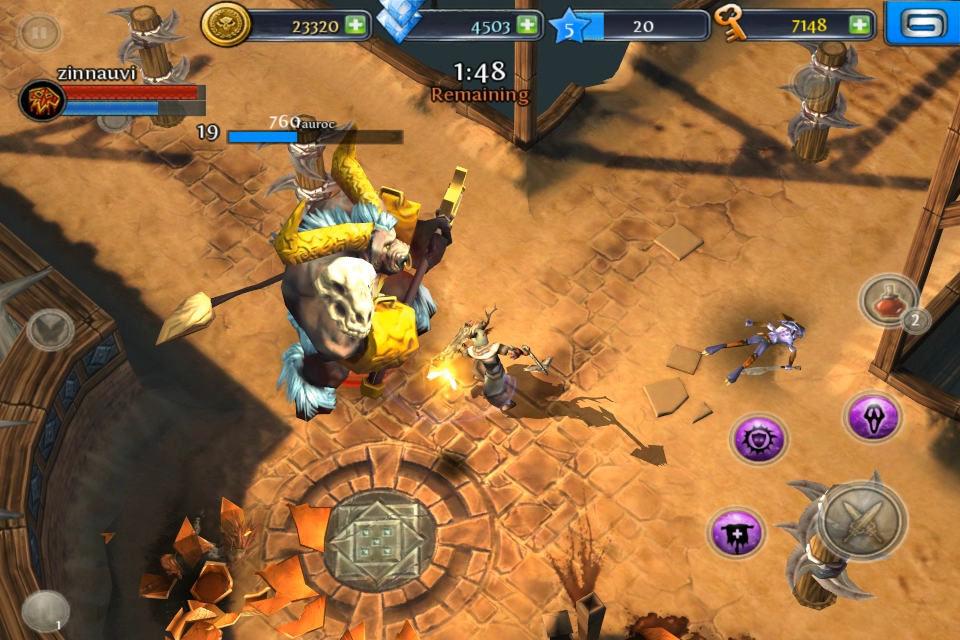Image resolution: width=960 pixels, height=640 pixels.
Task: Tap the blue level 5 star
Action: point(570,27)
